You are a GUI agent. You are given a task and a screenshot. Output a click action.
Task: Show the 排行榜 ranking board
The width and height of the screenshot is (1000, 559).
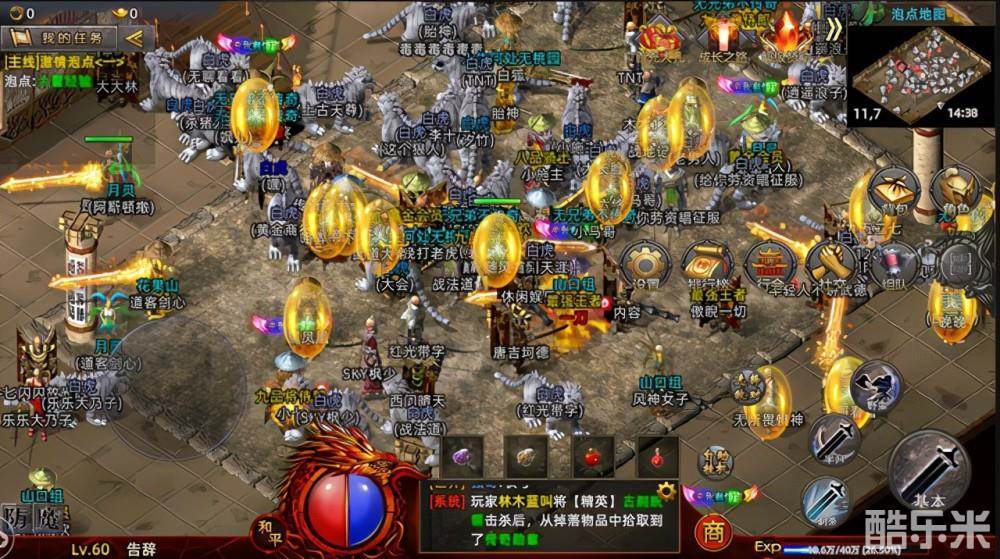[x=707, y=265]
